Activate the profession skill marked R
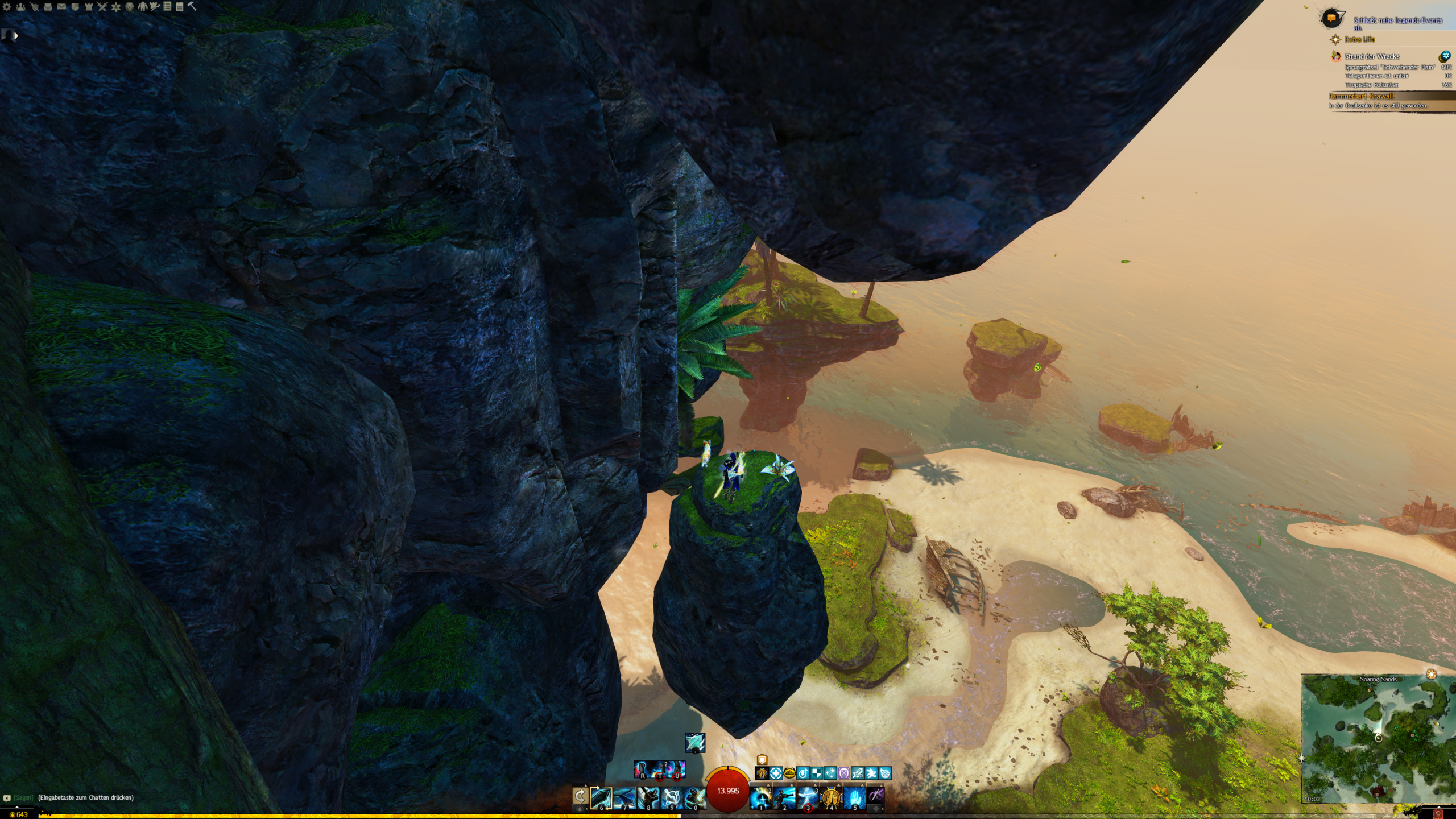Viewport: 1456px width, 819px height. pos(642,770)
